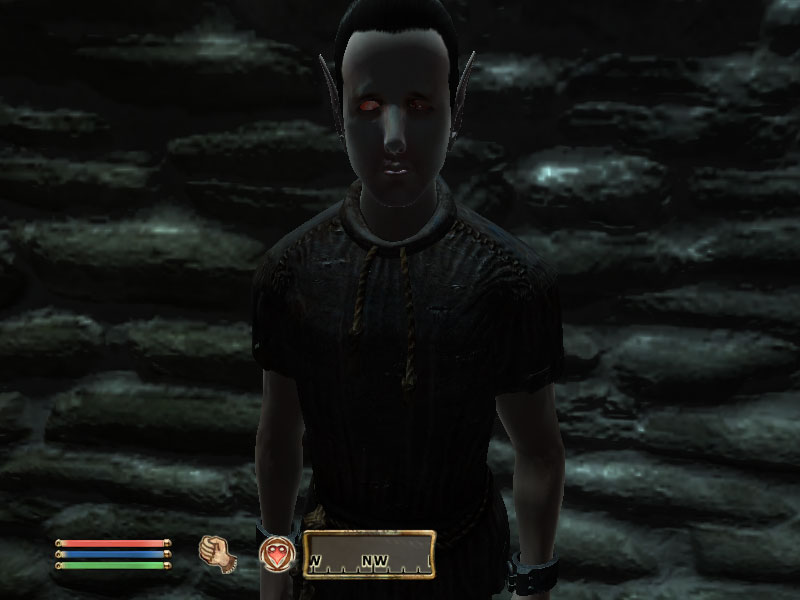Click the bare fist weapon icon
The width and height of the screenshot is (800, 600).
point(214,553)
